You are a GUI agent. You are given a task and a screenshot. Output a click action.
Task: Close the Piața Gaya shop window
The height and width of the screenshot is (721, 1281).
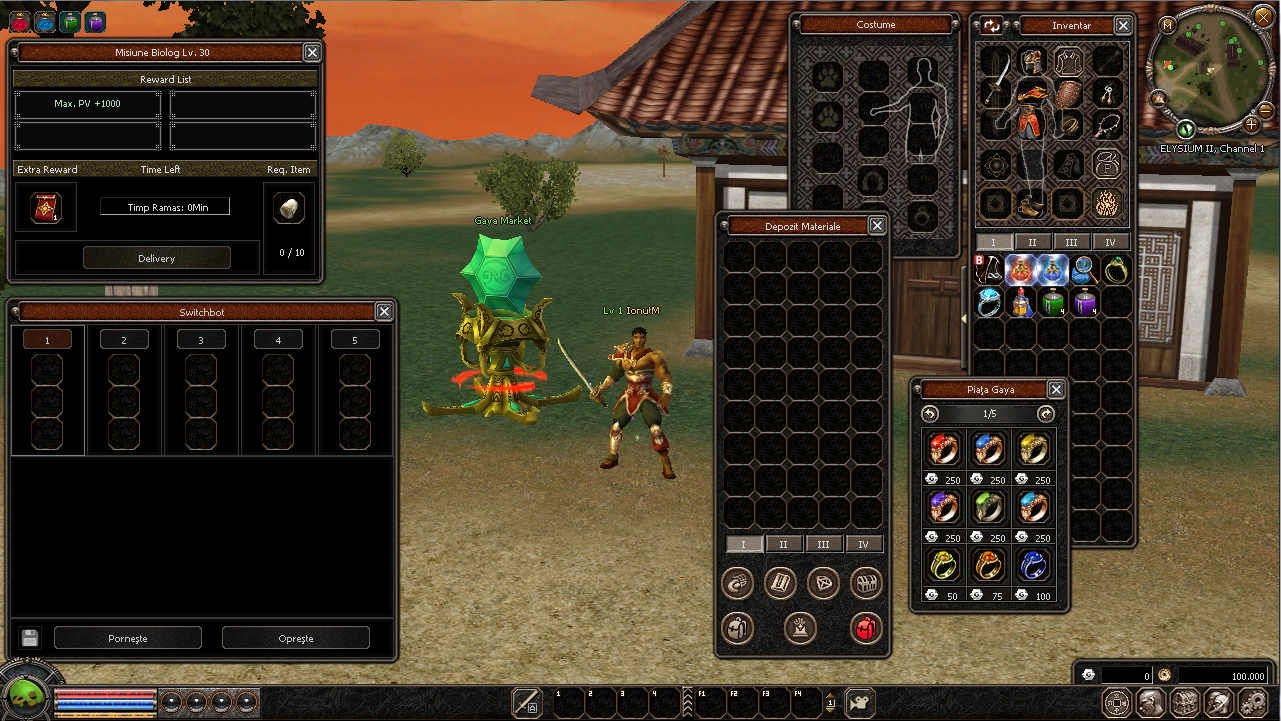[1056, 390]
